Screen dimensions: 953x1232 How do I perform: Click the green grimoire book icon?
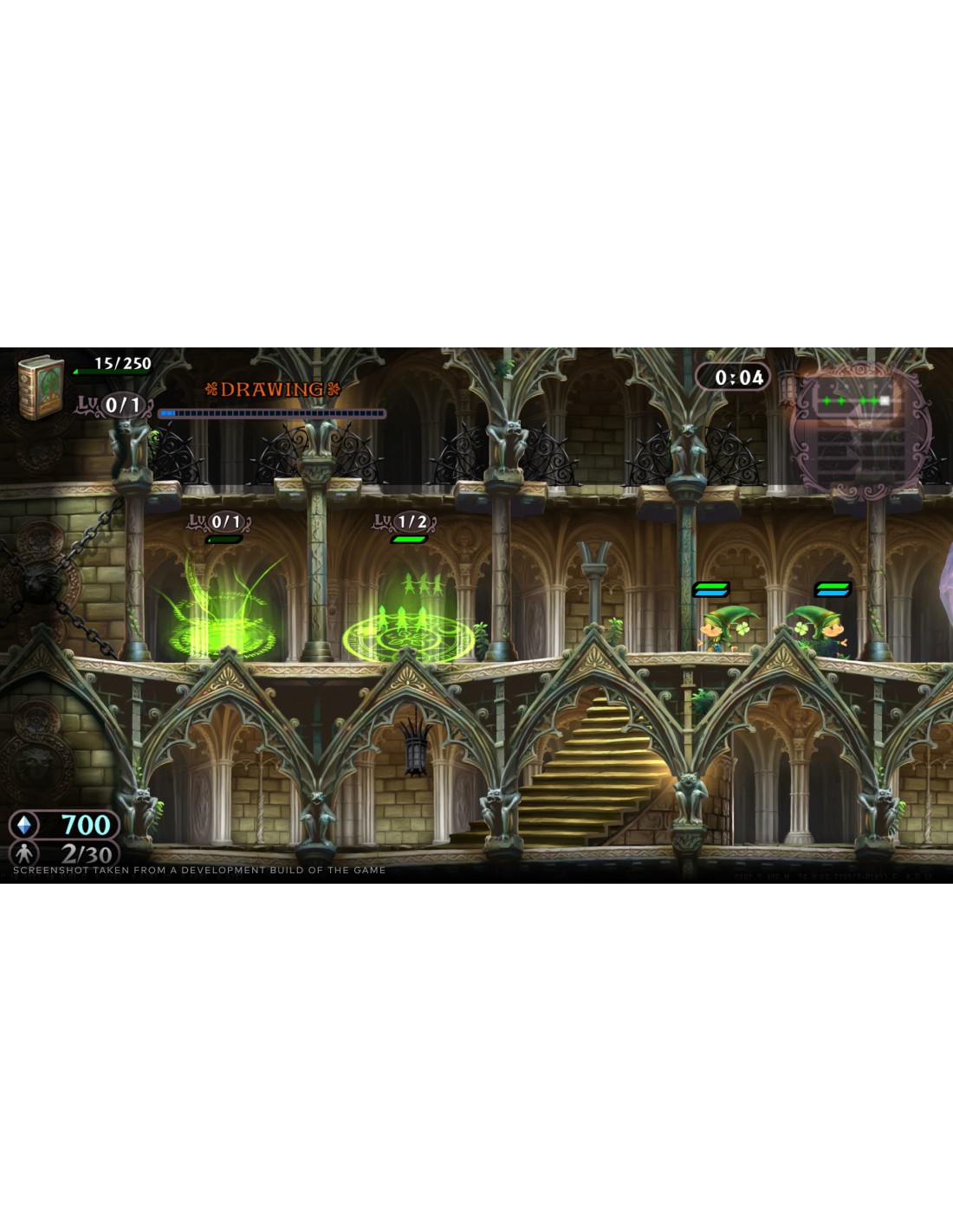coord(41,386)
